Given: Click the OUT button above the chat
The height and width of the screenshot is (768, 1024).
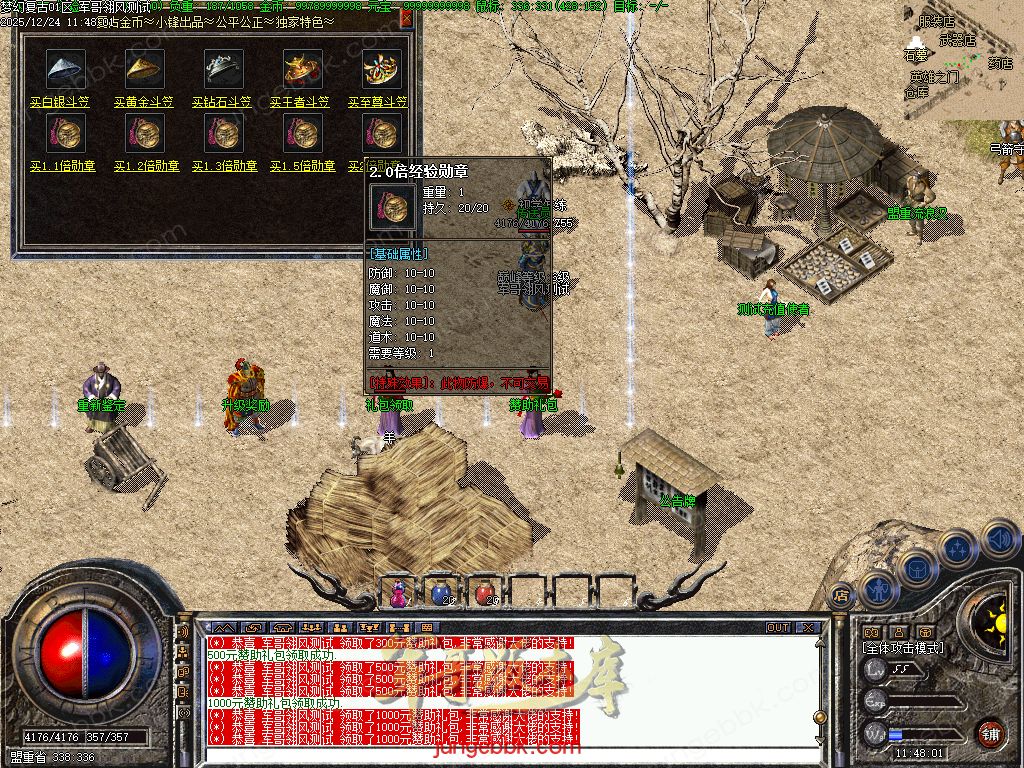Looking at the screenshot, I should [778, 628].
